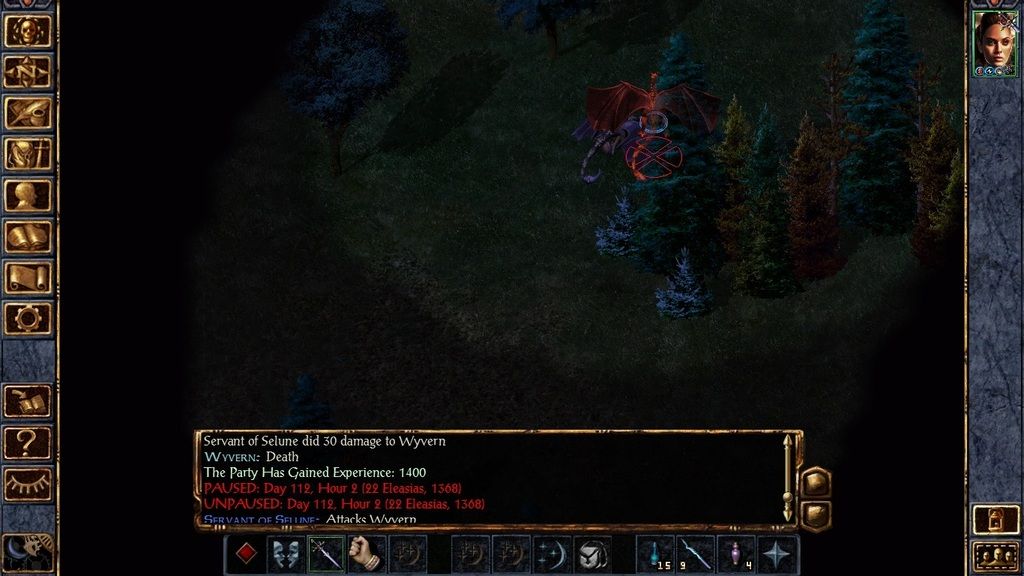This screenshot has width=1024, height=576.
Task: Open the journal with the quill icon
Action: pos(28,112)
